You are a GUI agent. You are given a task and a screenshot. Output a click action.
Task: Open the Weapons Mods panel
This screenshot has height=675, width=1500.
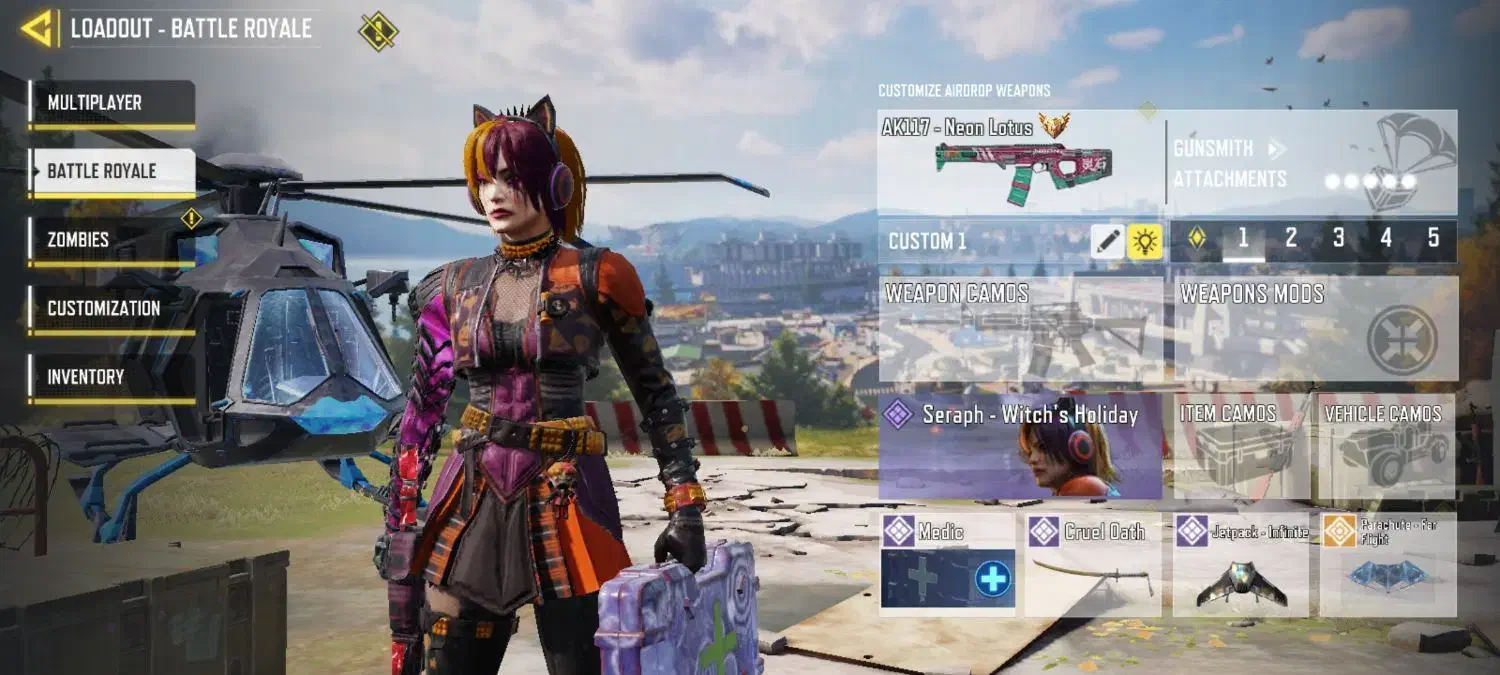click(1315, 329)
